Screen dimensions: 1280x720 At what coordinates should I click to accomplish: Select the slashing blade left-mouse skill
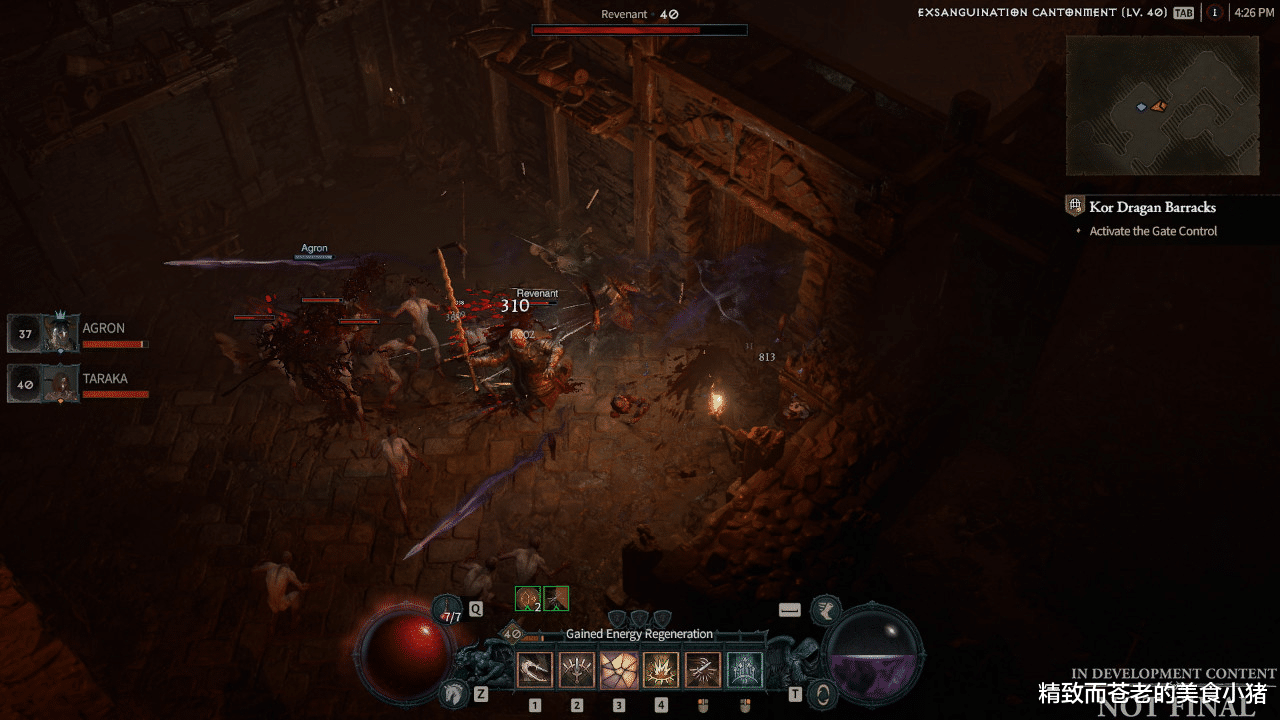coord(703,670)
